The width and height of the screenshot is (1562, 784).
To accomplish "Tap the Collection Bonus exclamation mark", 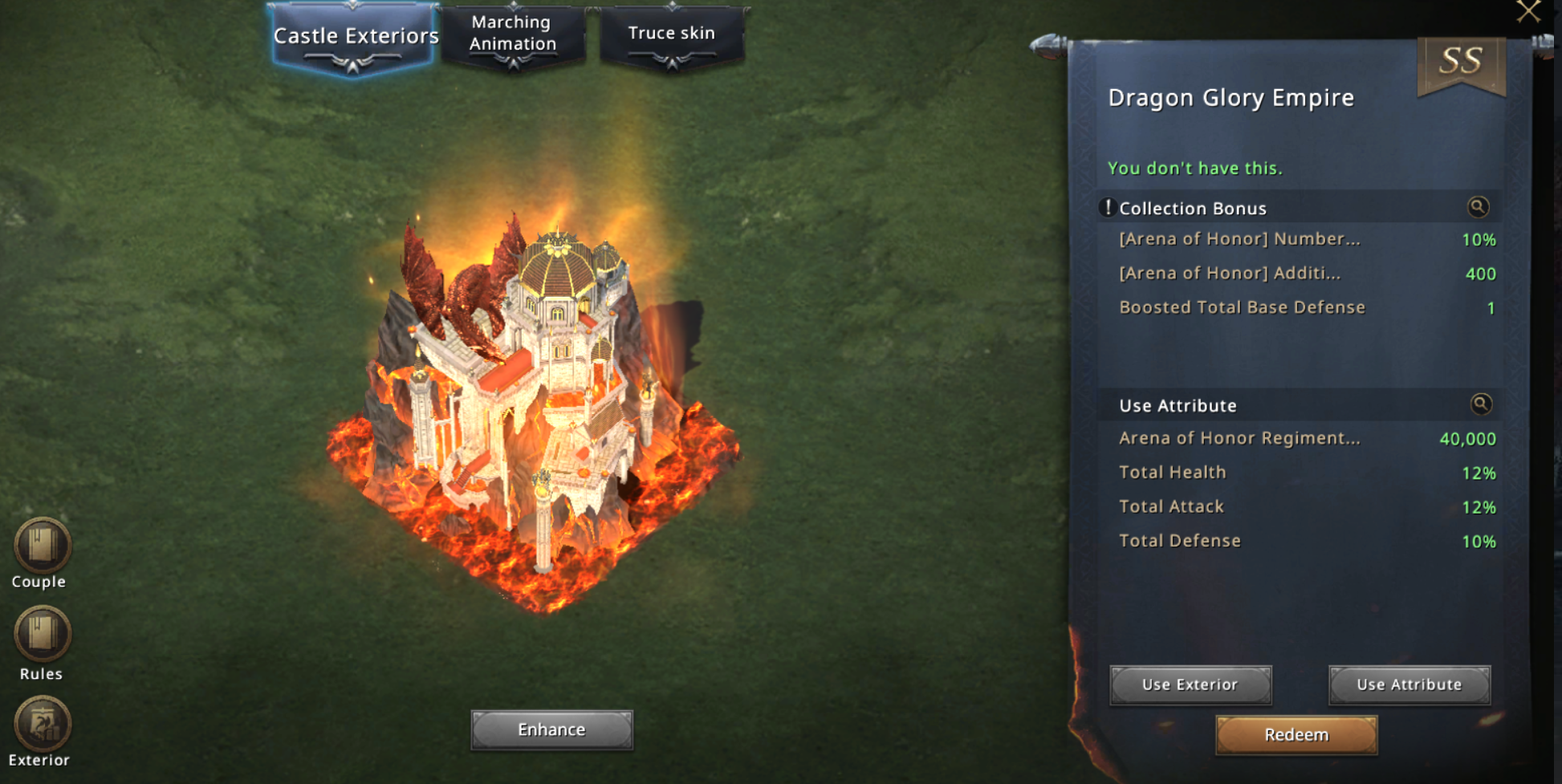I will pos(1108,208).
